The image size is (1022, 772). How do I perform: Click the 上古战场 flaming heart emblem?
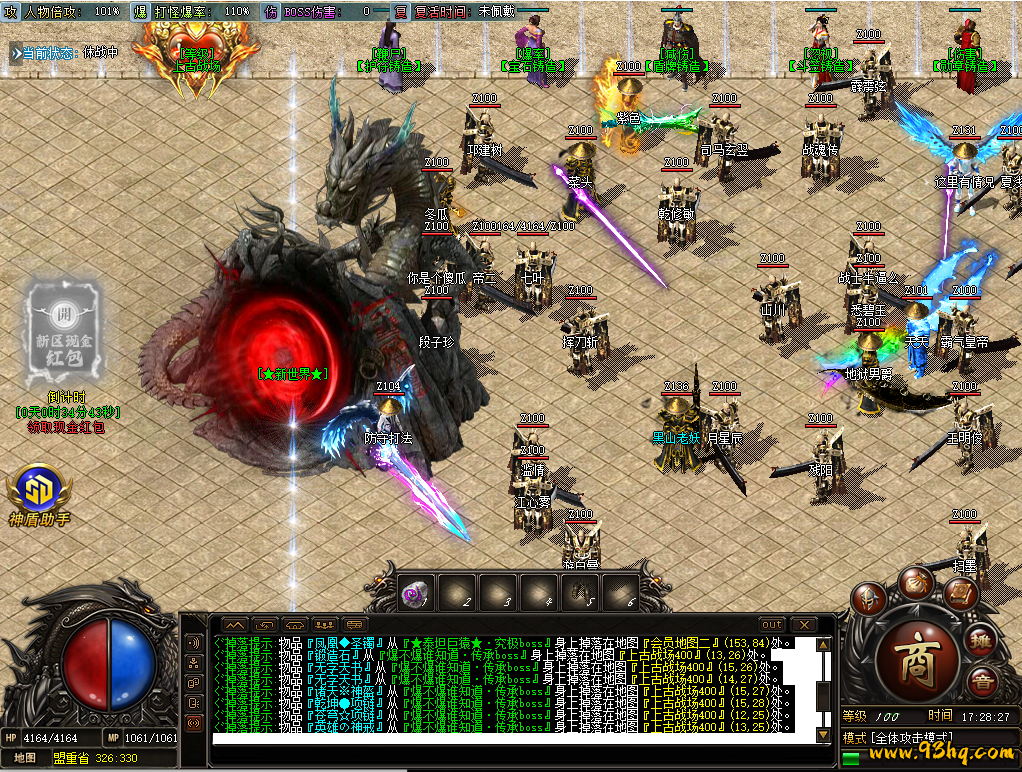pyautogui.click(x=198, y=58)
